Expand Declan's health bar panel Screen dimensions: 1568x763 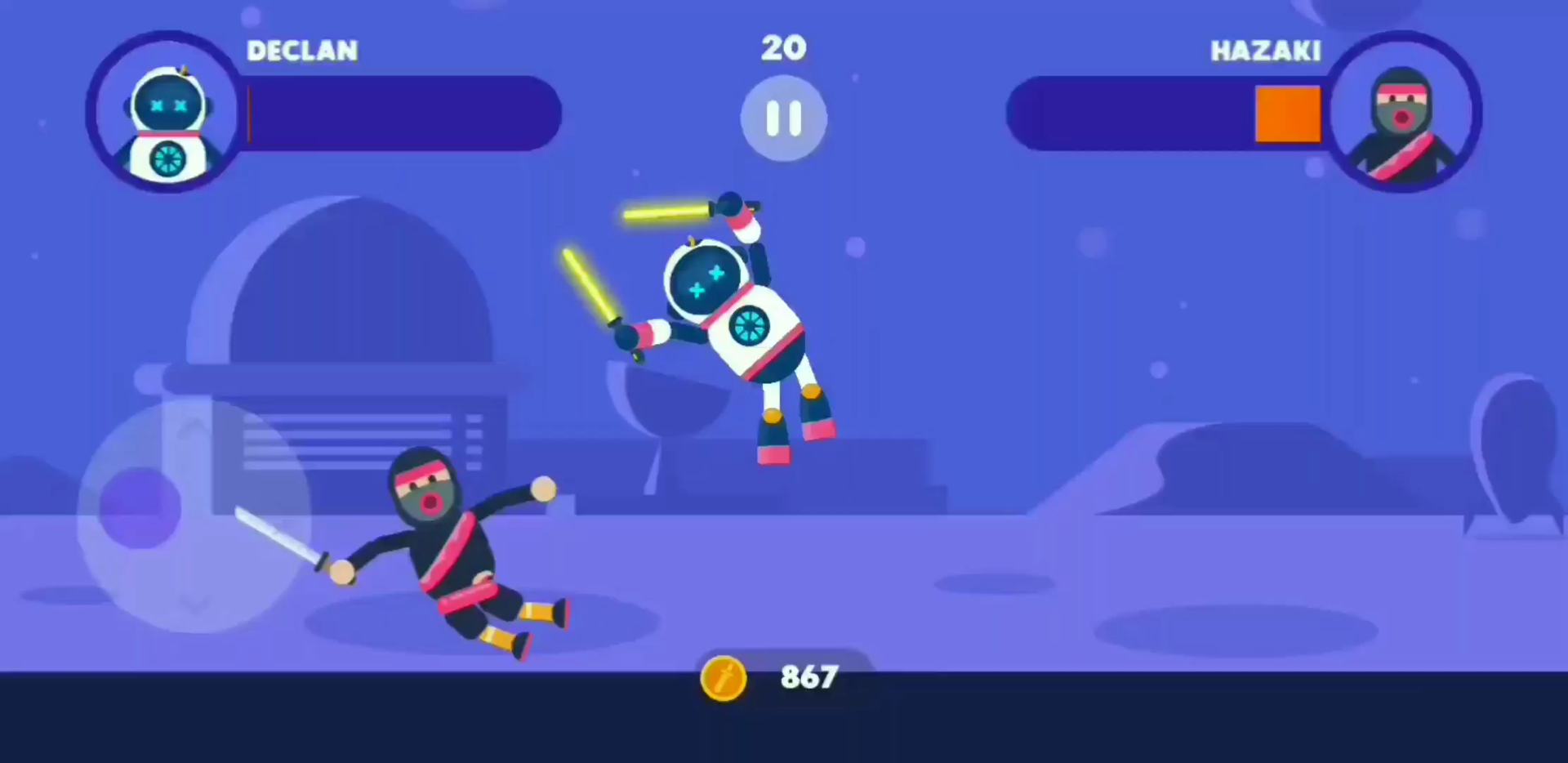(x=400, y=113)
